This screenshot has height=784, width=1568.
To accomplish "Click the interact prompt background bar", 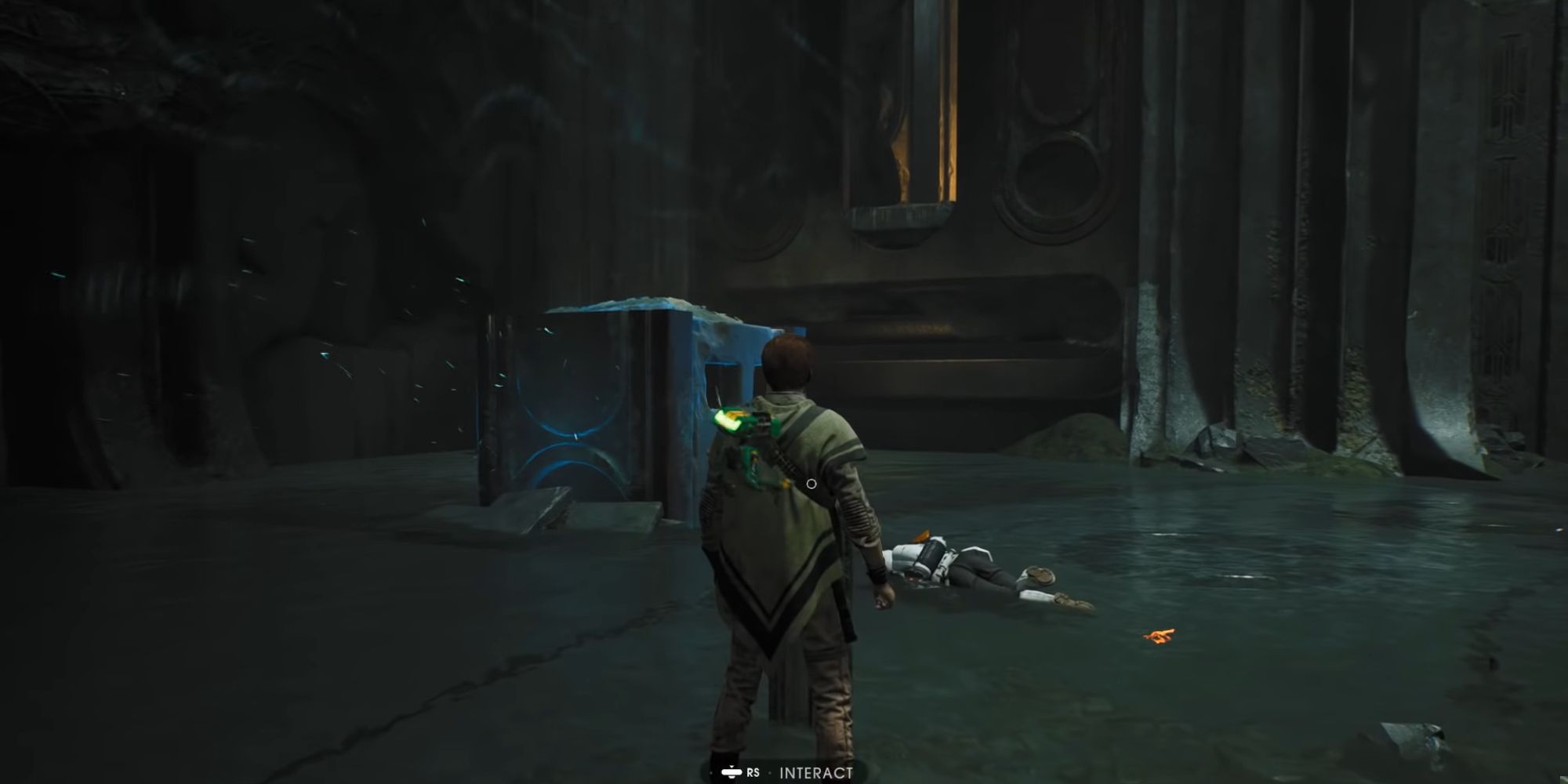I will (784, 772).
